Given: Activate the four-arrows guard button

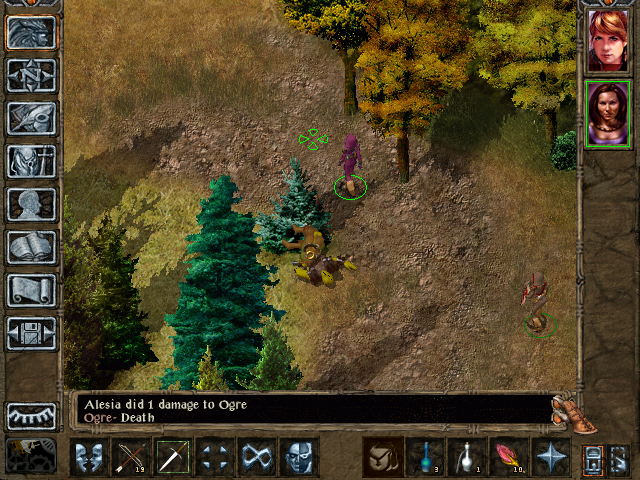Looking at the screenshot, I should tap(215, 458).
